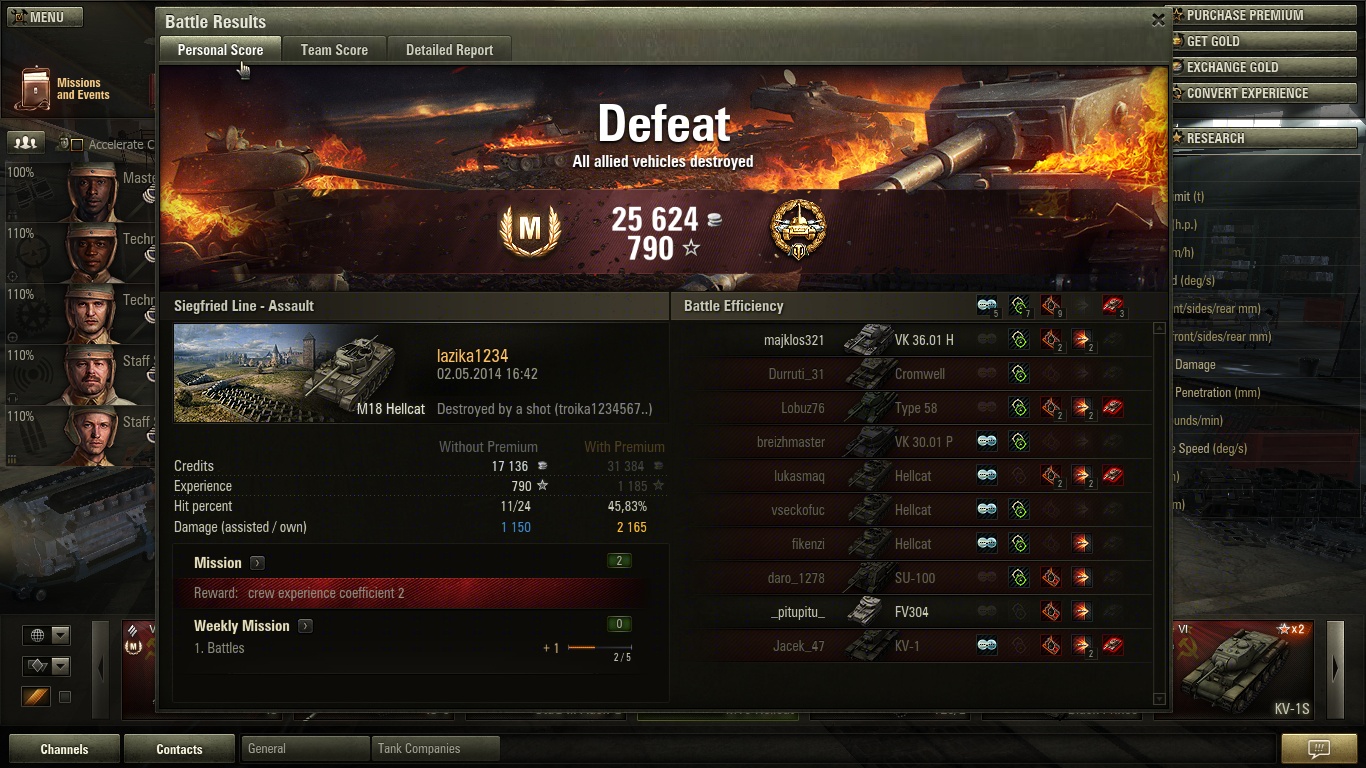Open the Tank Companies chat tab
The height and width of the screenshot is (768, 1366).
pyautogui.click(x=435, y=748)
